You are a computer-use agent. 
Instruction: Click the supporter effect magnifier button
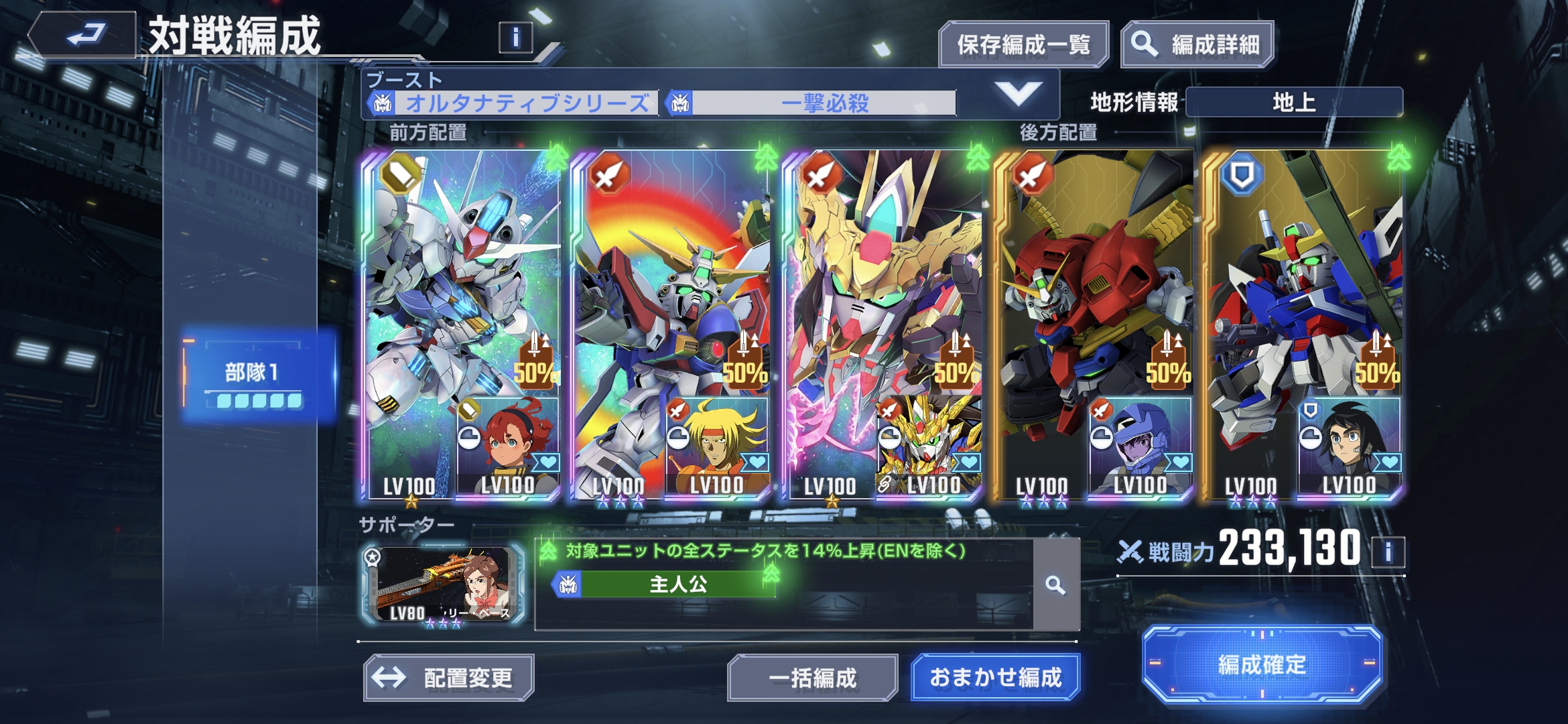click(x=1055, y=585)
